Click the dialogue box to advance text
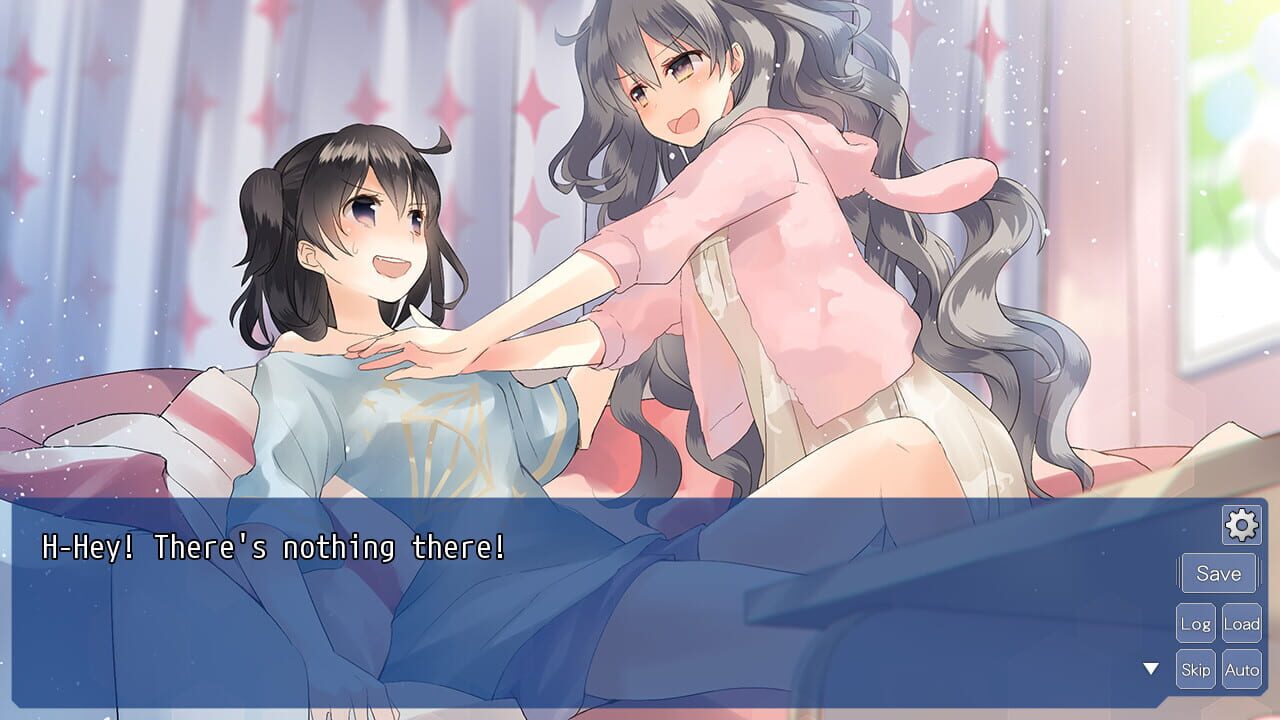The height and width of the screenshot is (720, 1280). 550,600
